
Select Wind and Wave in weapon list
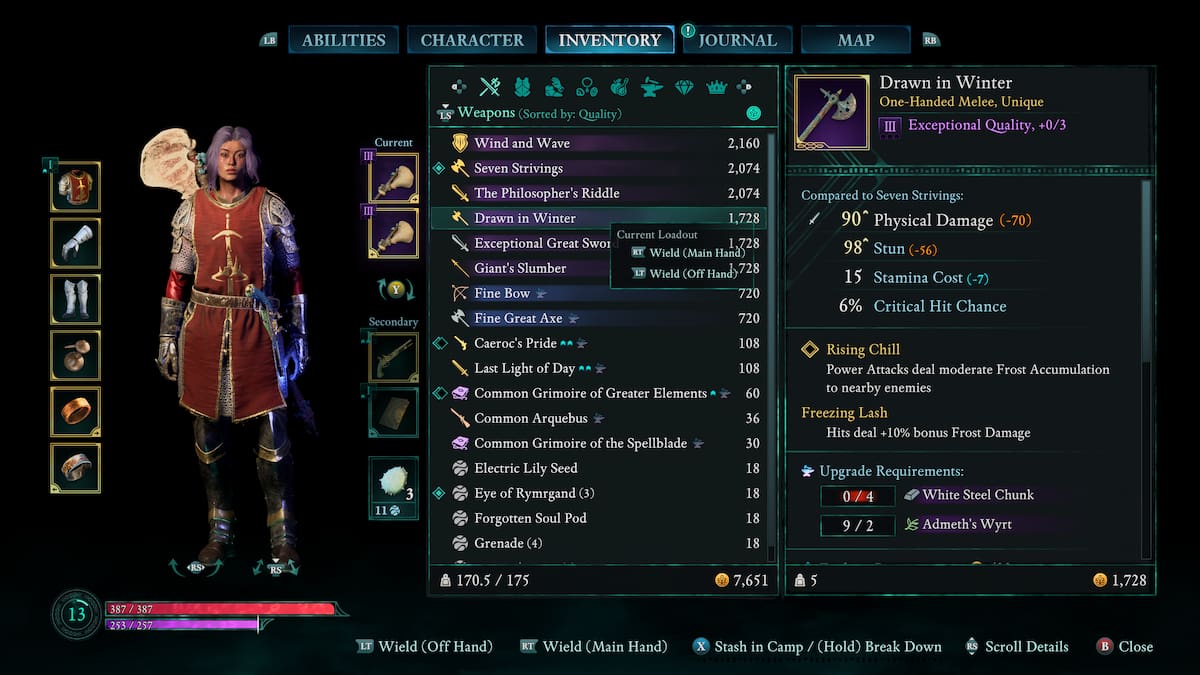coord(522,143)
